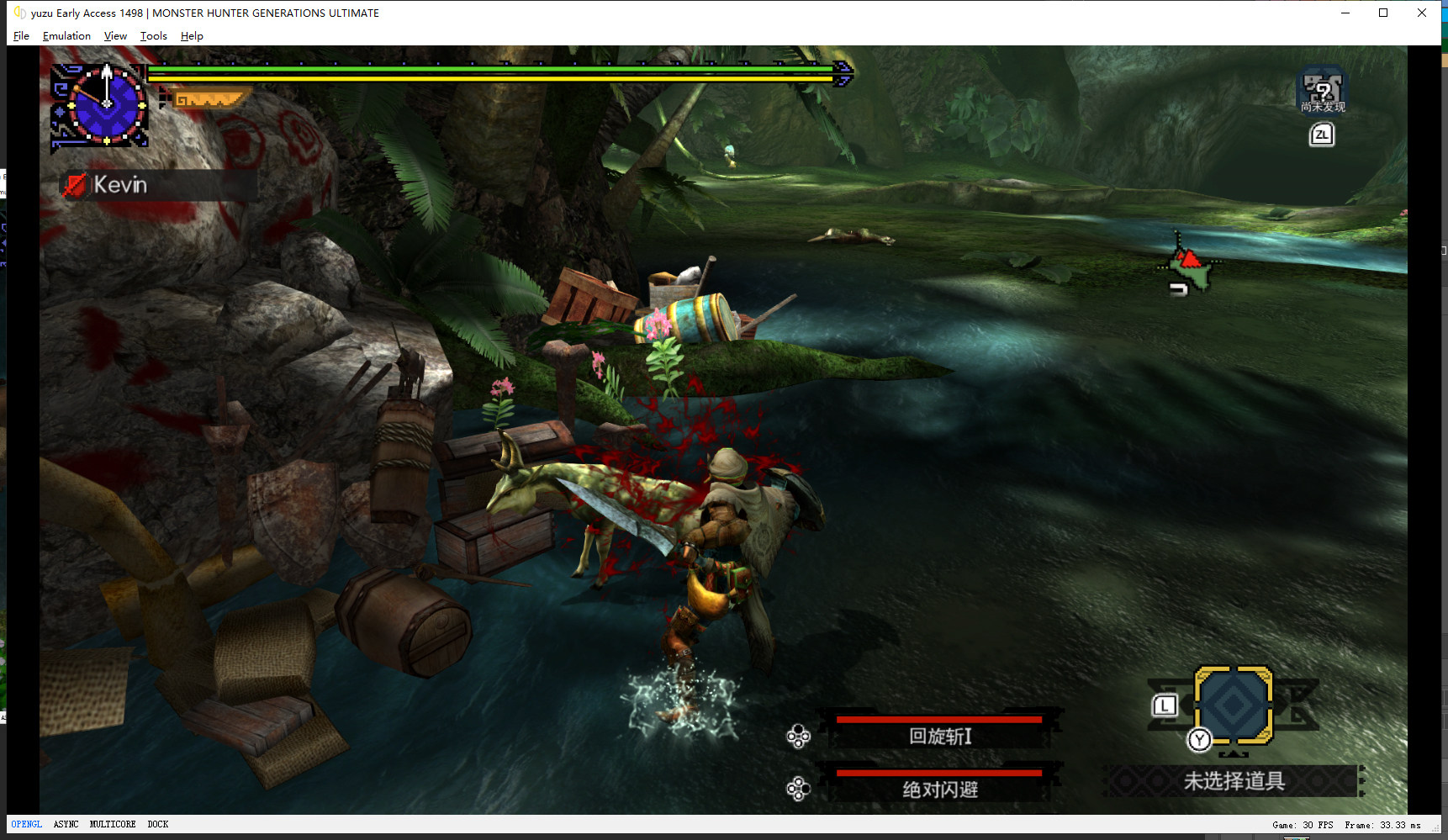Toggle the ASYNC status bar button
The image size is (1448, 840).
tap(66, 825)
